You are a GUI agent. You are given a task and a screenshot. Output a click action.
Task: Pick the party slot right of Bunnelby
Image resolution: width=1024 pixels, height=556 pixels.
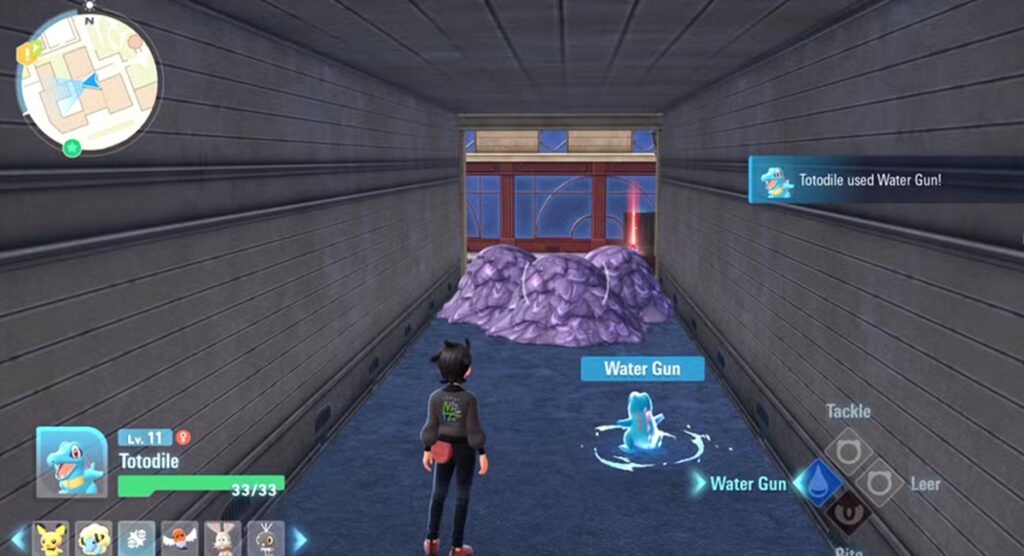coord(266,539)
